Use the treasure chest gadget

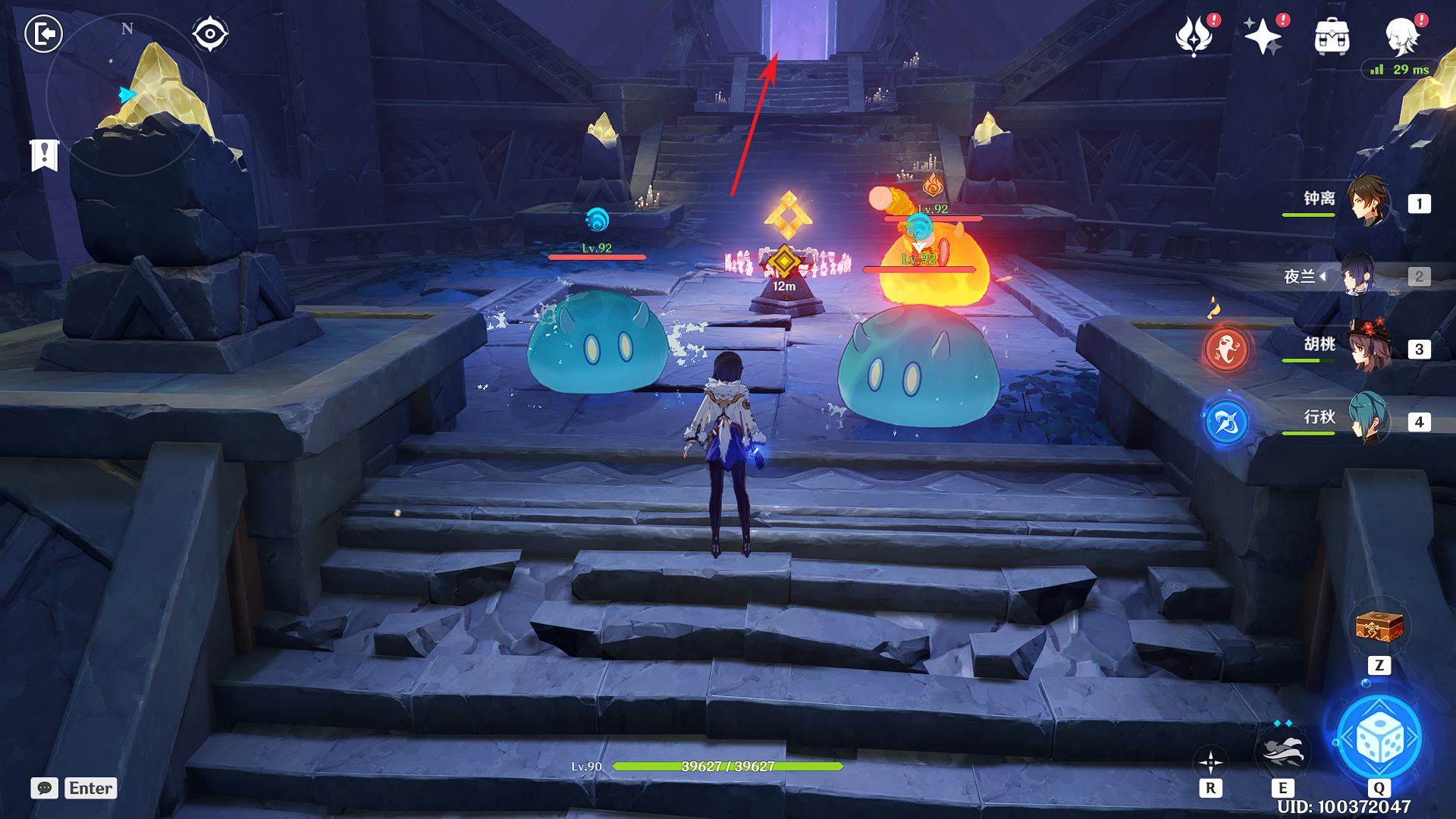pyautogui.click(x=1379, y=628)
